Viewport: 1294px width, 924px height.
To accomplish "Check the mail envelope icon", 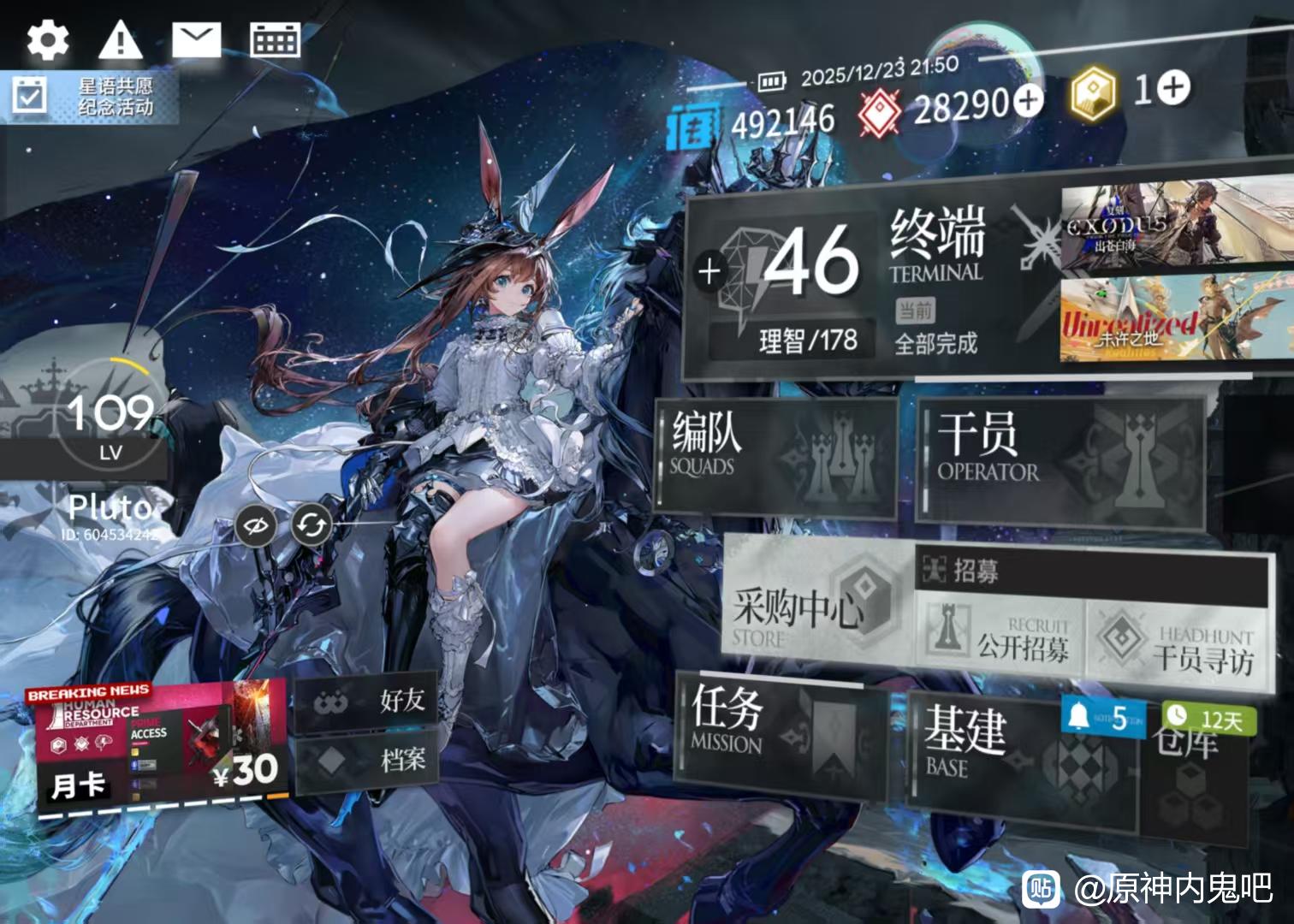I will tap(196, 39).
